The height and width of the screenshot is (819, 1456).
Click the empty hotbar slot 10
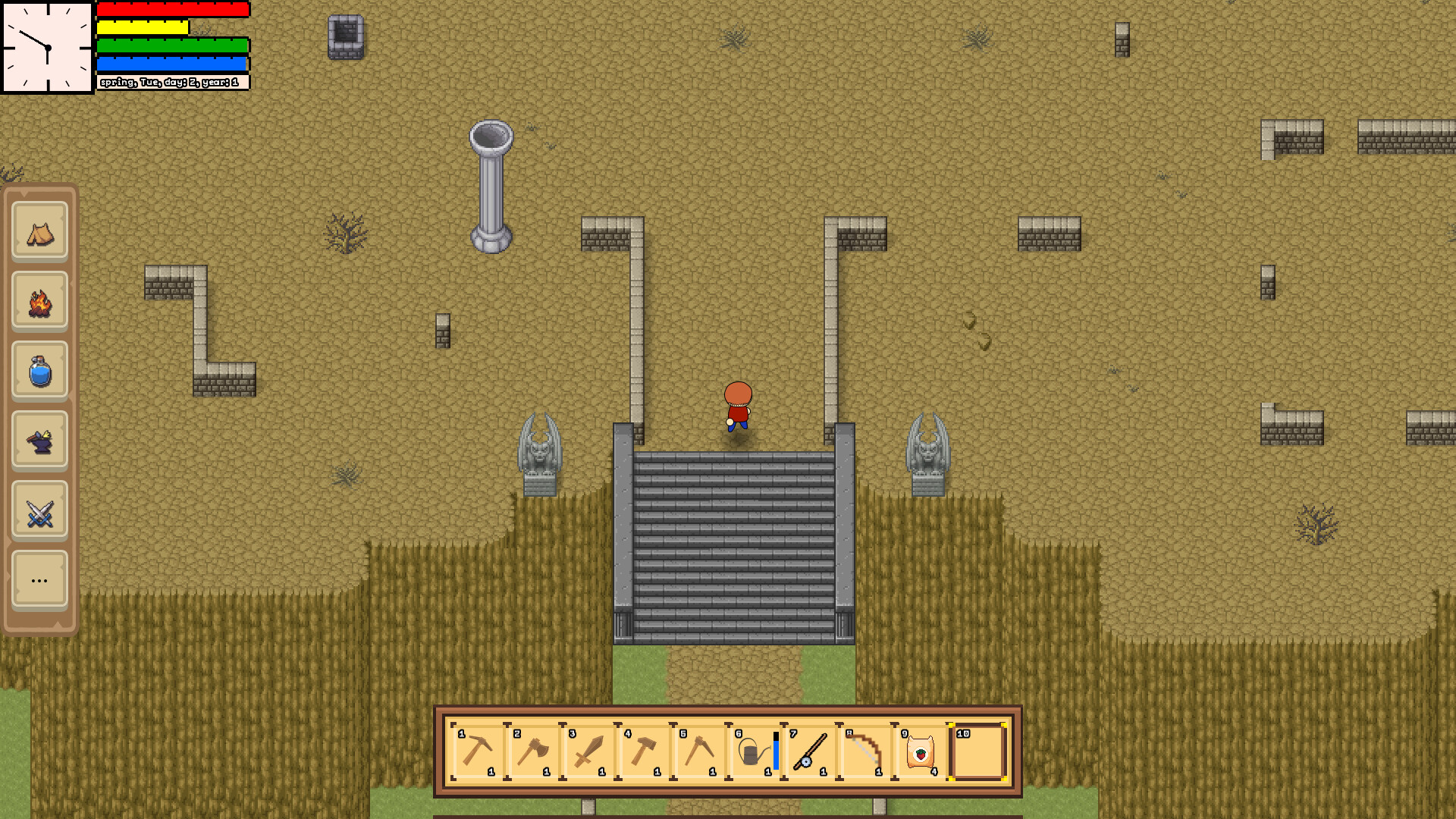point(978,751)
